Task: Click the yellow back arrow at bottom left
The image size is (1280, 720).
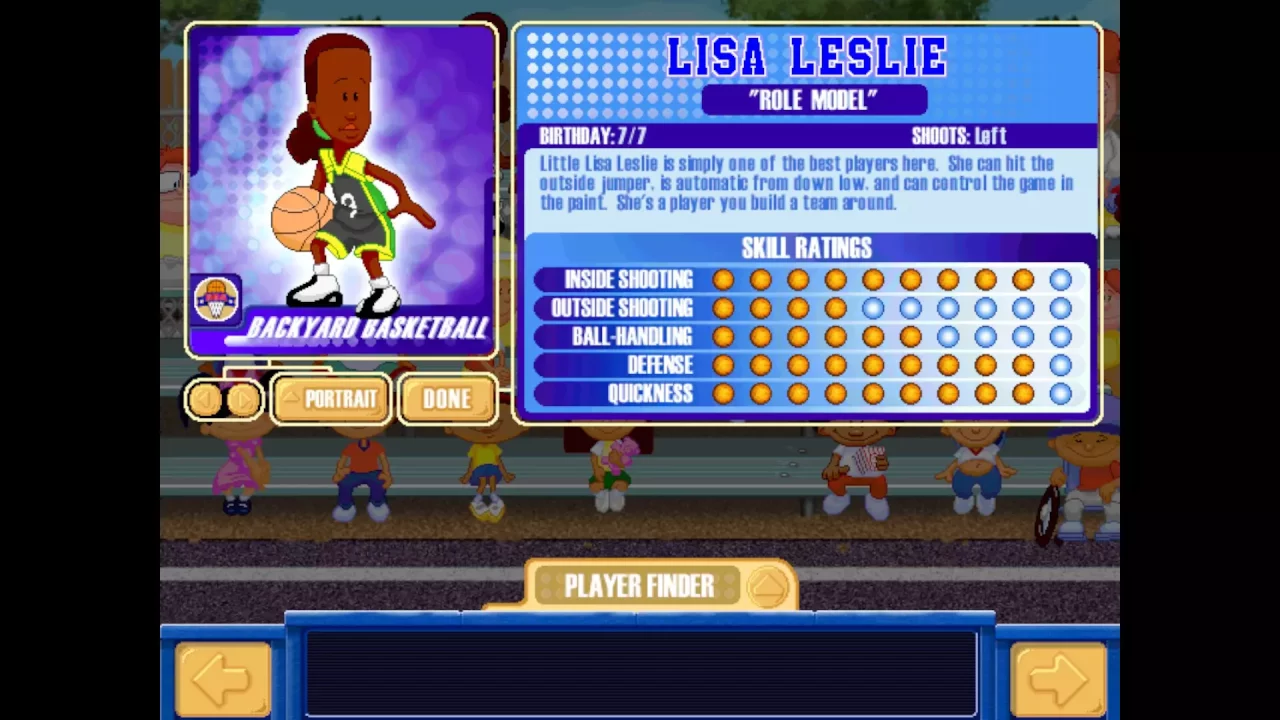Action: [x=222, y=679]
